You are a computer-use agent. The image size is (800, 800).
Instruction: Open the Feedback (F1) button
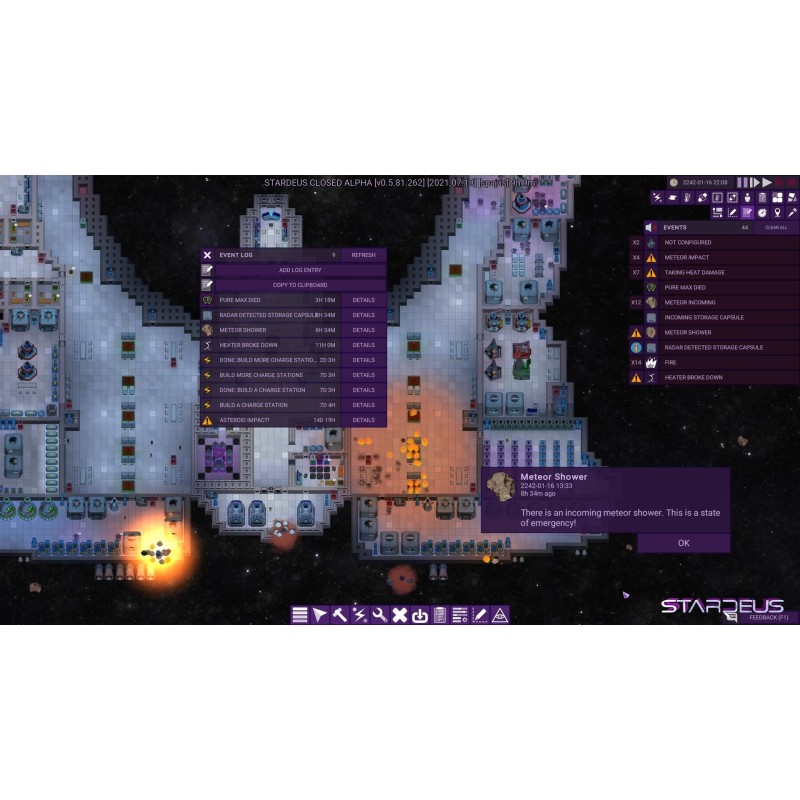click(x=769, y=618)
